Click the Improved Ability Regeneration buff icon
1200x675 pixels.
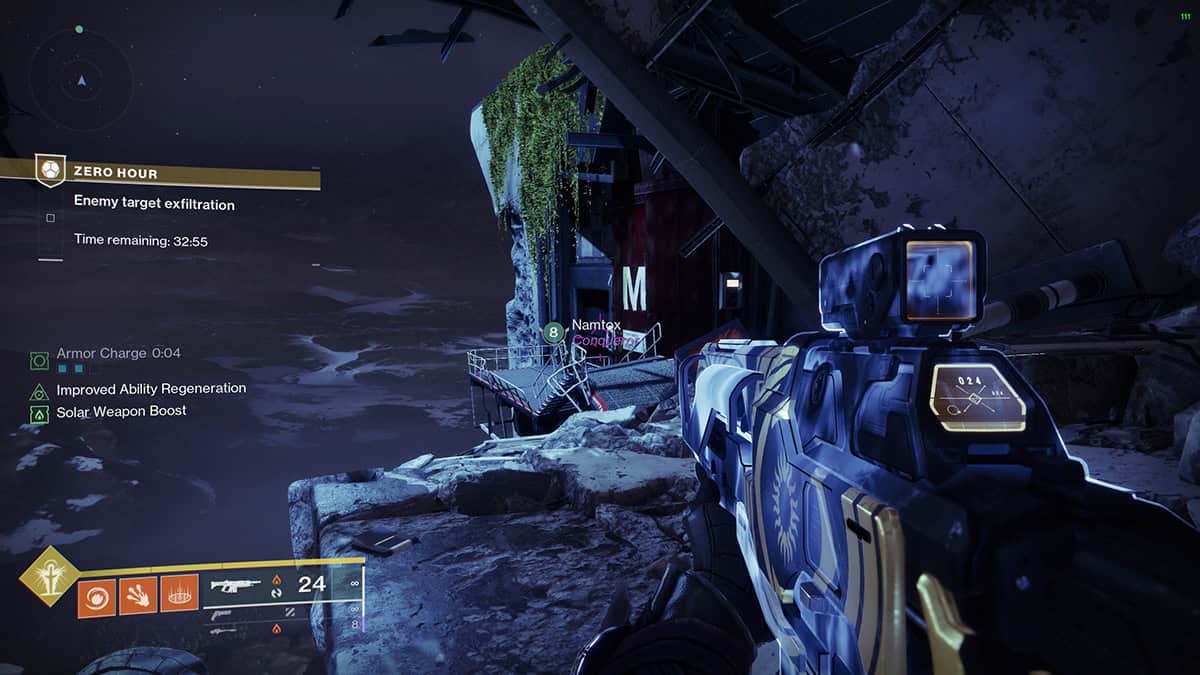click(39, 391)
